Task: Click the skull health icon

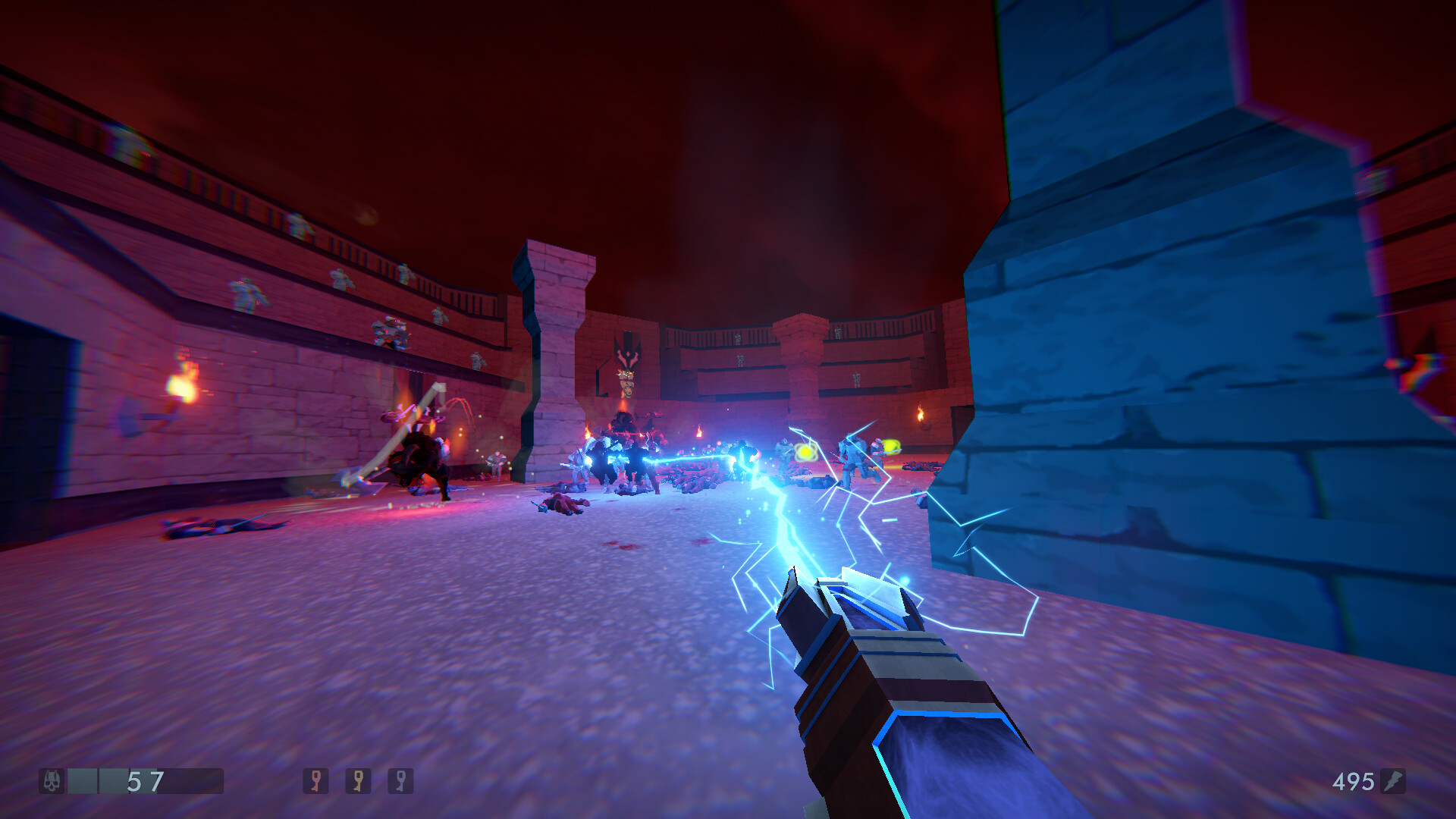Action: 51,780
